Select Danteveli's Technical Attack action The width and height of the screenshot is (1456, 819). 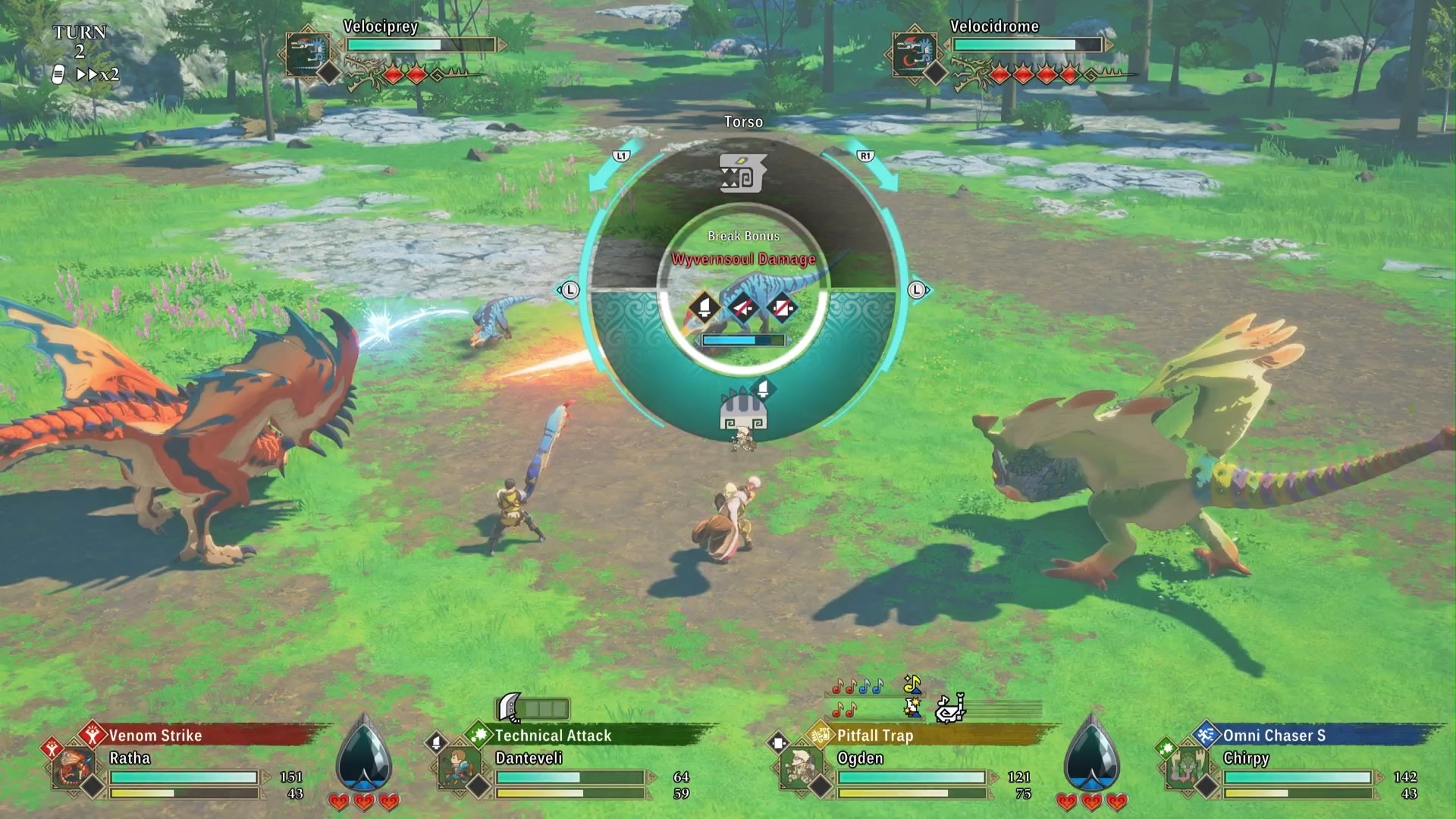pos(553,736)
